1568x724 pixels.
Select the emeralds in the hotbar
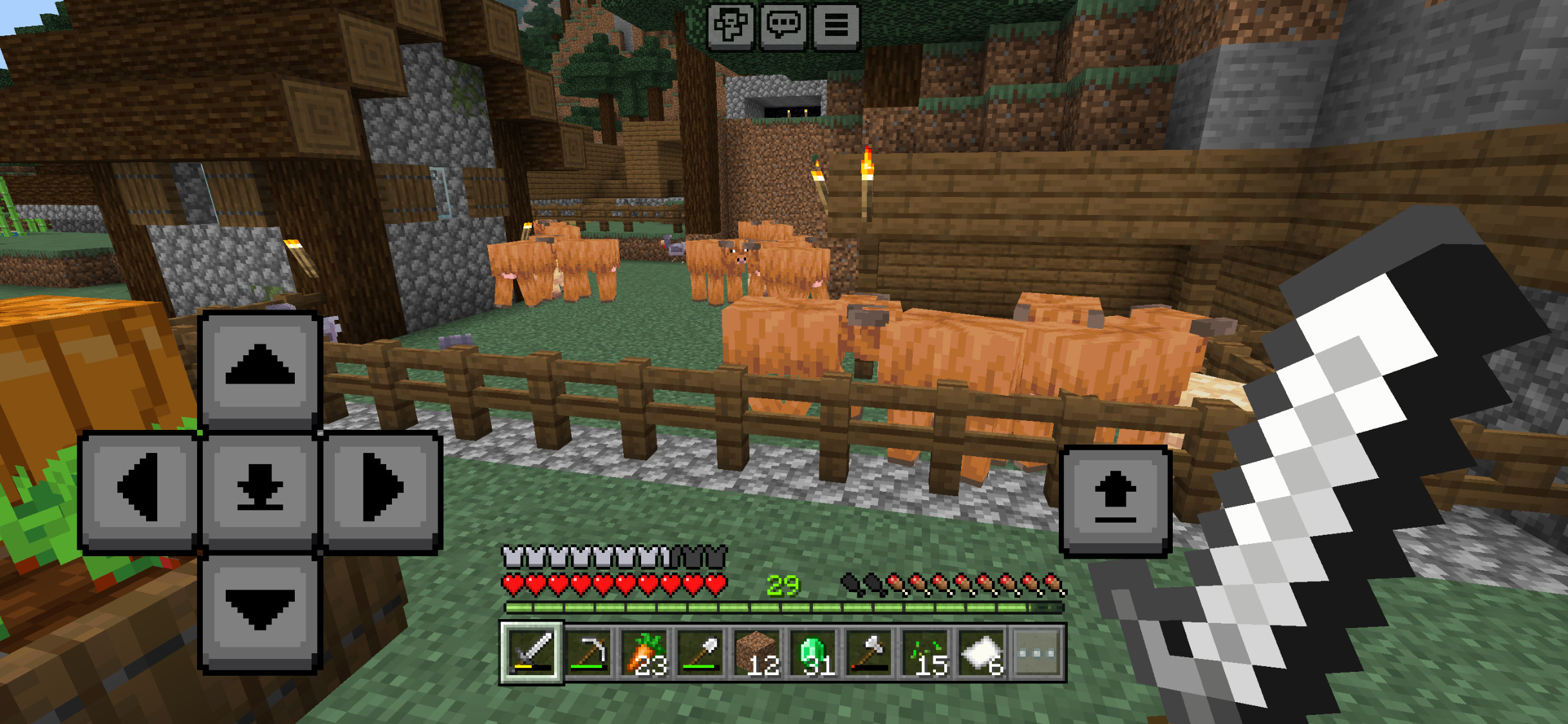(x=814, y=653)
